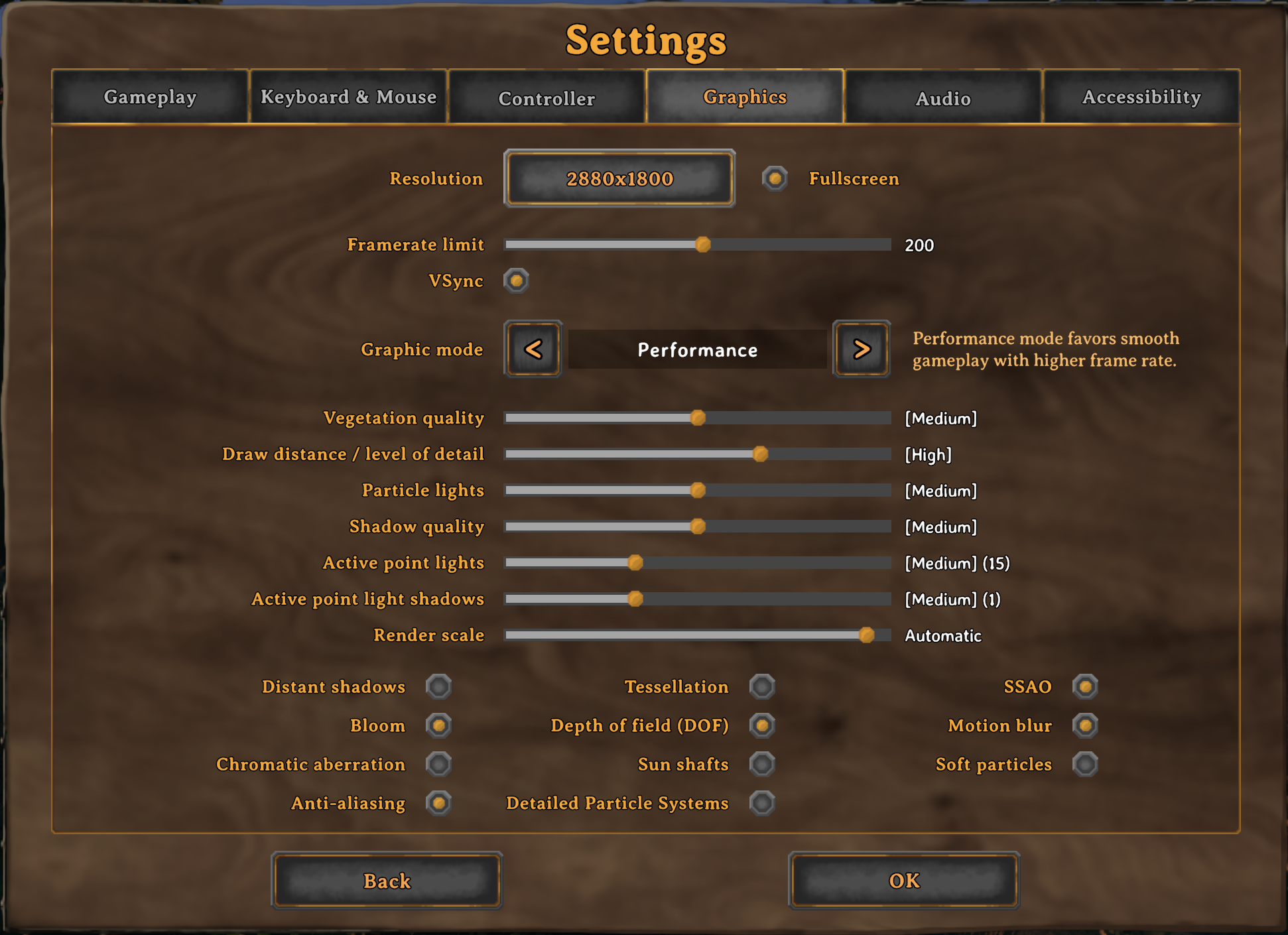Click the right arrow to change Graphic mode
Viewport: 1288px width, 935px height.
pos(860,349)
